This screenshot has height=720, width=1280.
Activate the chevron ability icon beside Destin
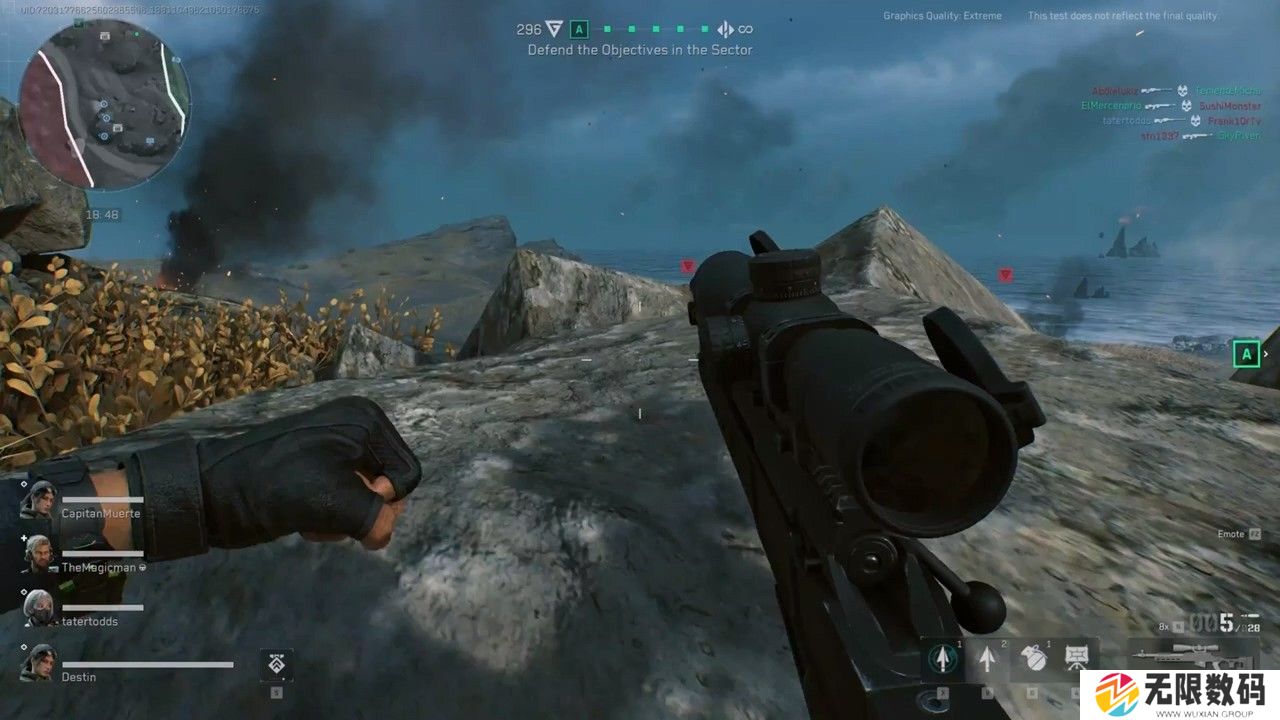276,664
